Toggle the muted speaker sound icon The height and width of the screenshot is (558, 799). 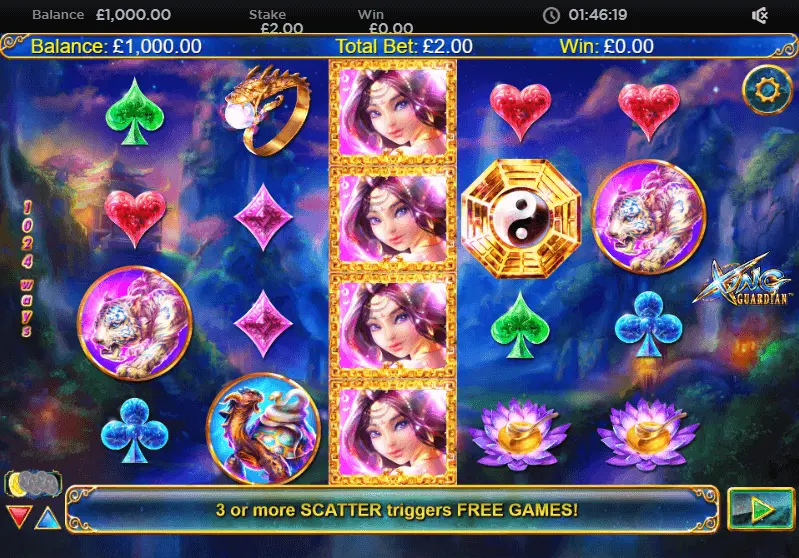click(x=760, y=15)
